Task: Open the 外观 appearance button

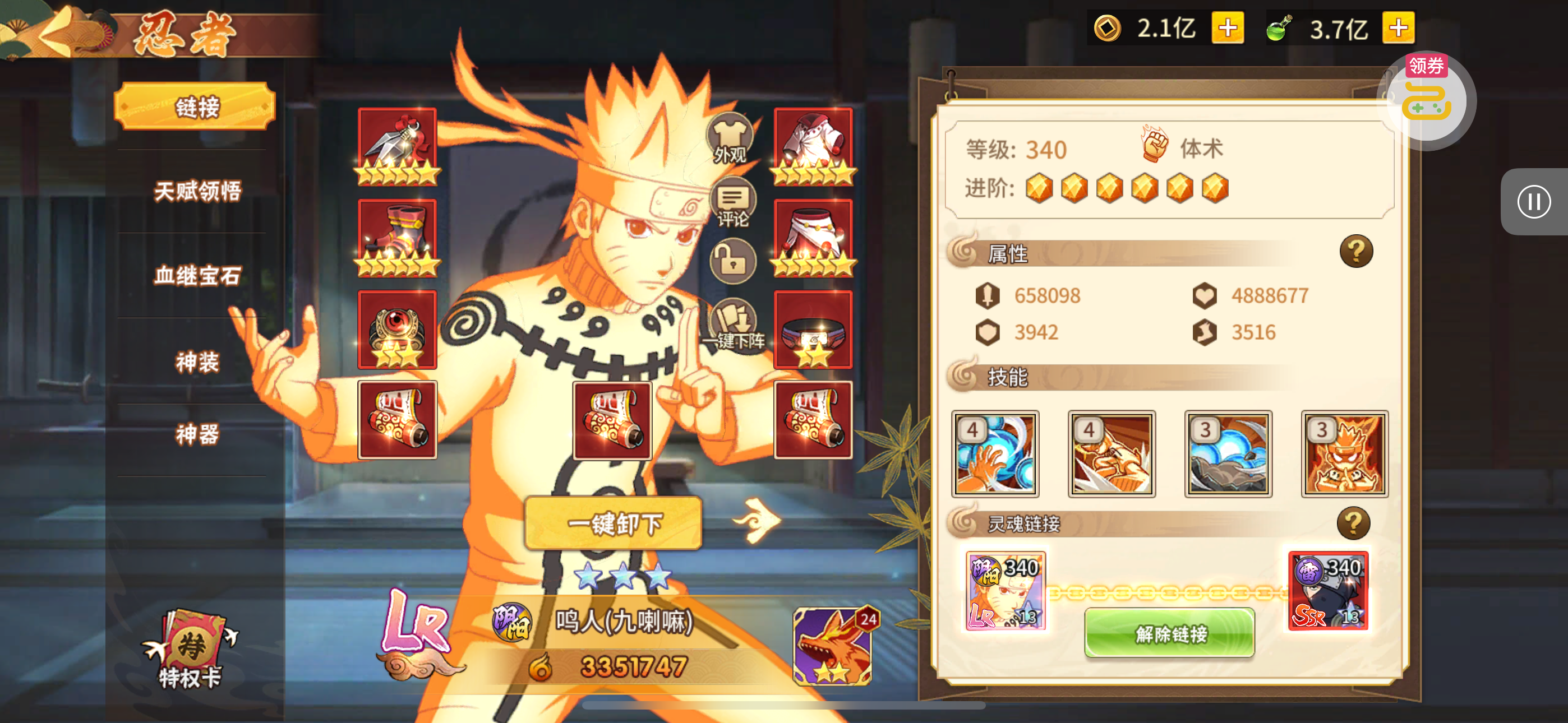Action: [x=729, y=138]
